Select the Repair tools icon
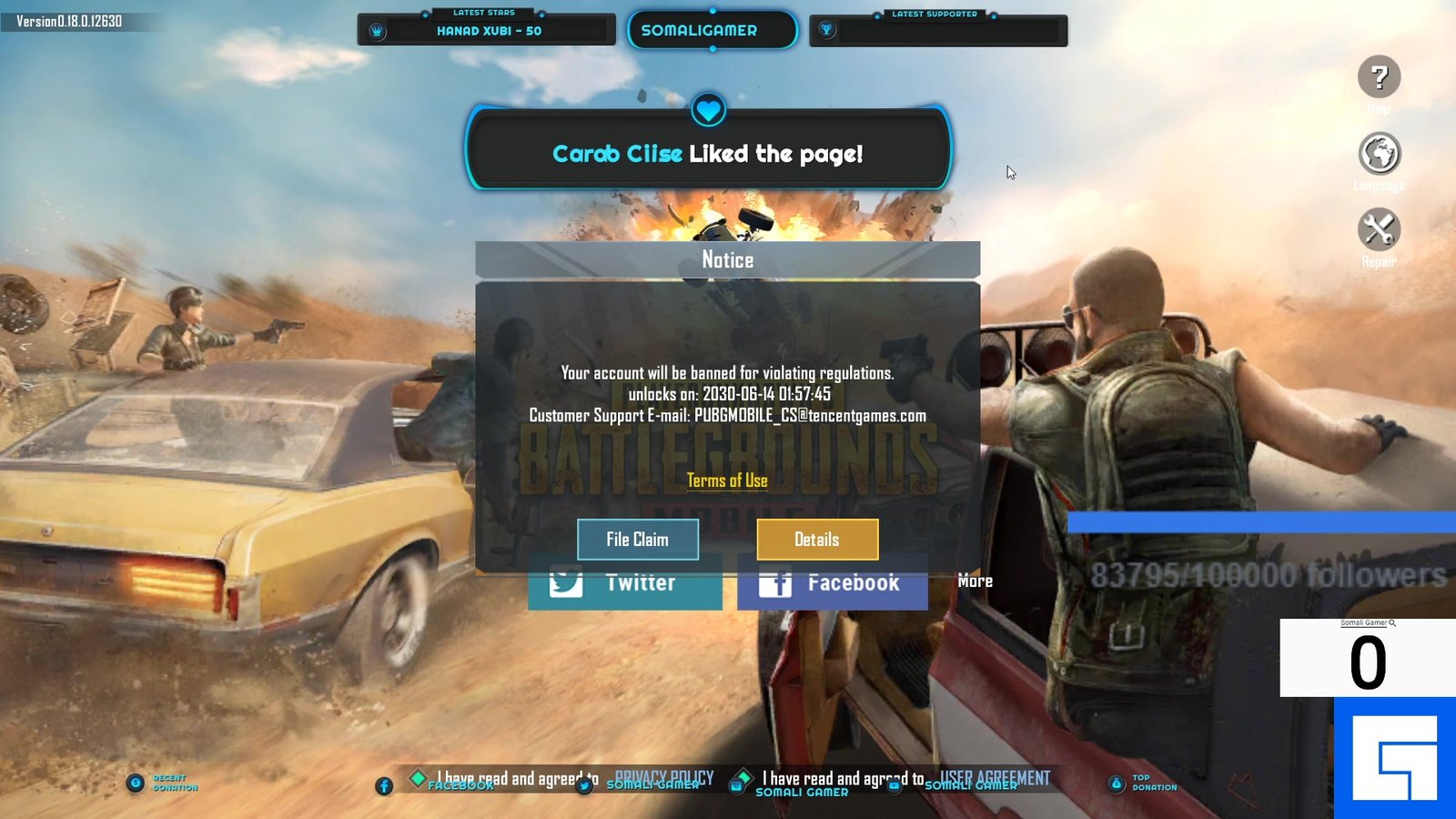This screenshot has height=819, width=1456. coord(1379,229)
